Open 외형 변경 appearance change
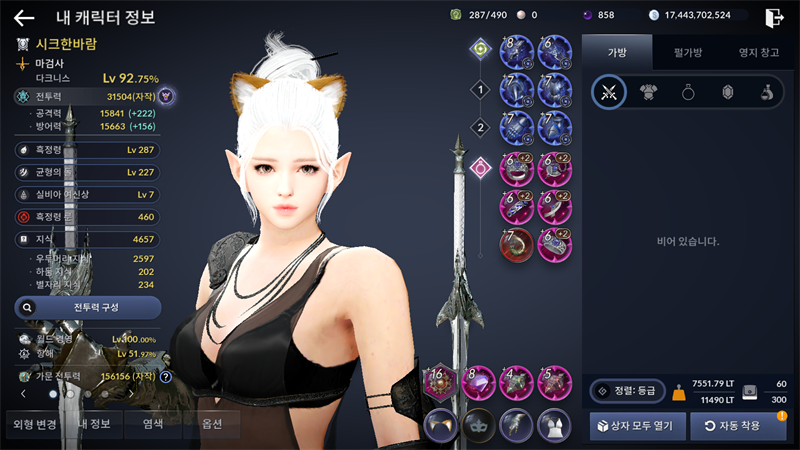Screen dimensions: 800x450 coord(33,424)
